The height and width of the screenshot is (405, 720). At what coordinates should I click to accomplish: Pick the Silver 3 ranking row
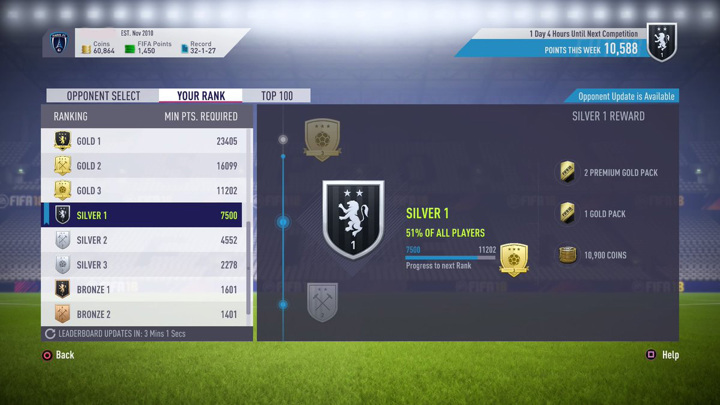tap(146, 265)
